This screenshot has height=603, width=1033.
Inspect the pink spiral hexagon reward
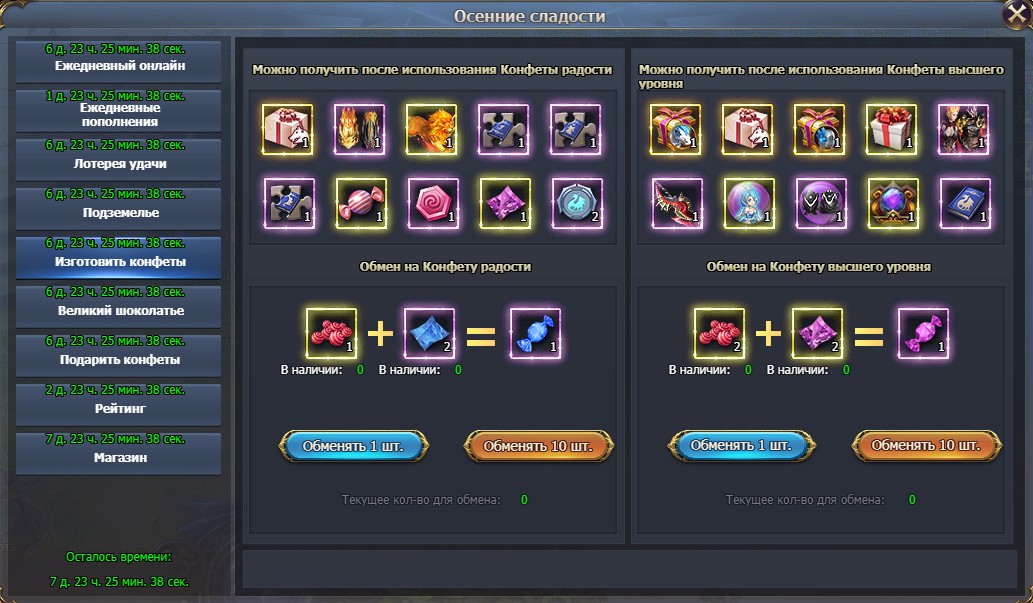[434, 204]
